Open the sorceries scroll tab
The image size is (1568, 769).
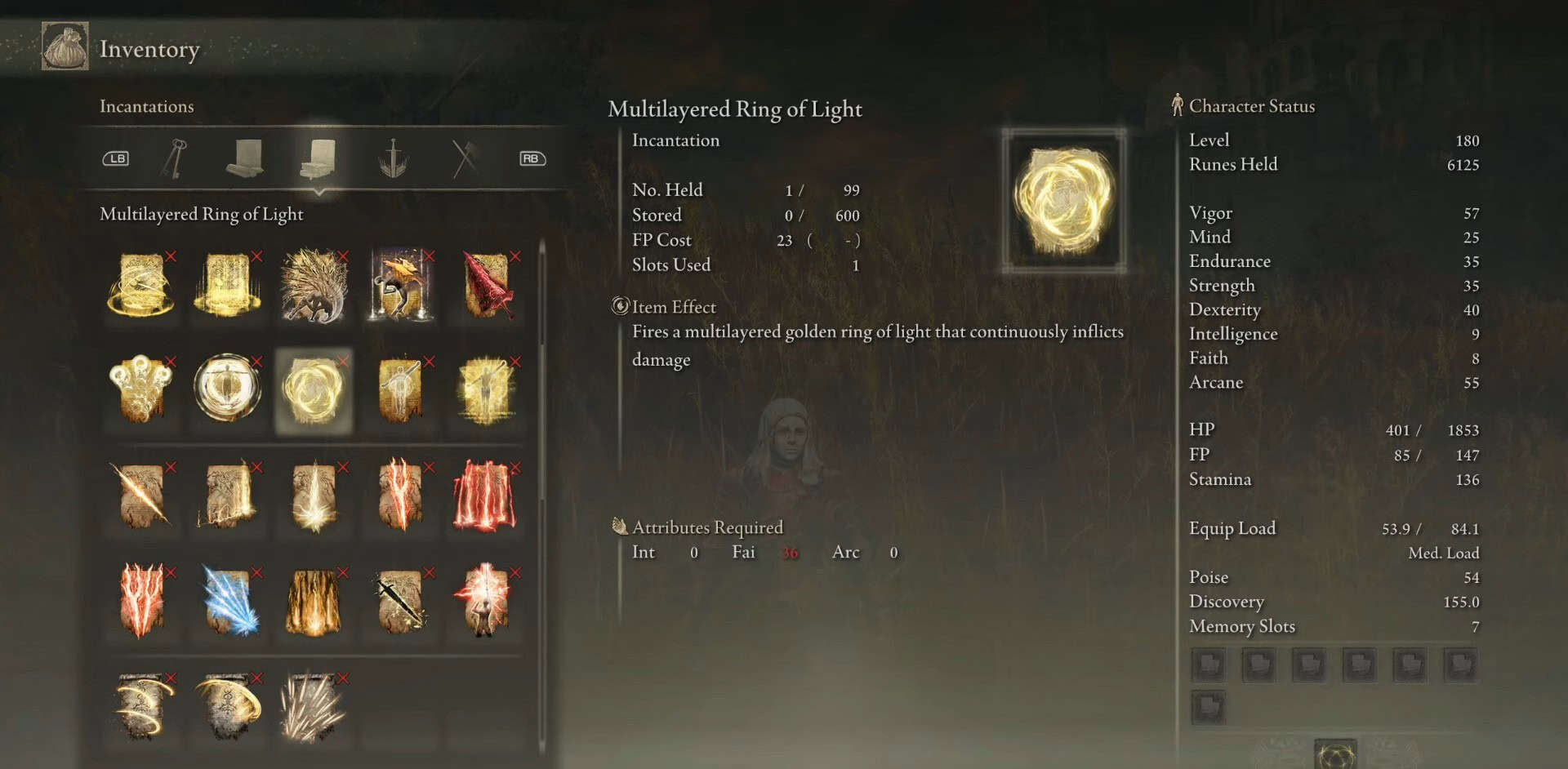click(244, 158)
